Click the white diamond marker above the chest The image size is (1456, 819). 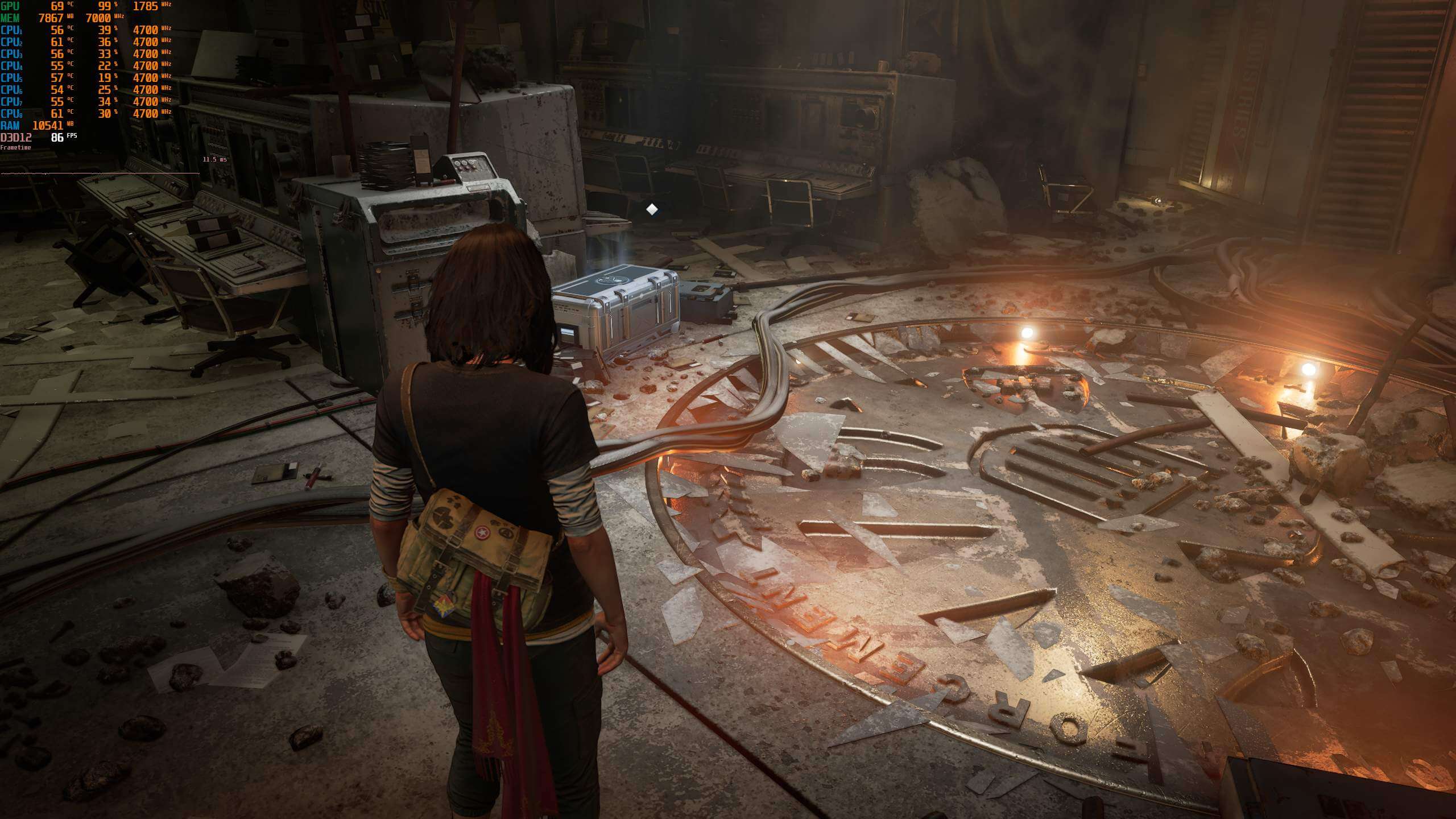(652, 210)
